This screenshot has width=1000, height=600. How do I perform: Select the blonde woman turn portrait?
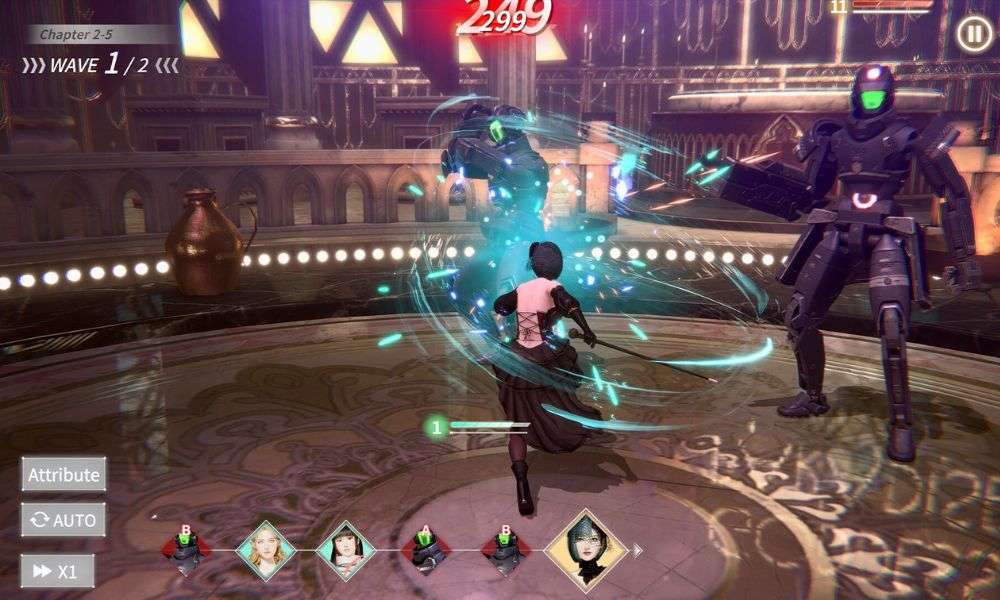pos(266,550)
